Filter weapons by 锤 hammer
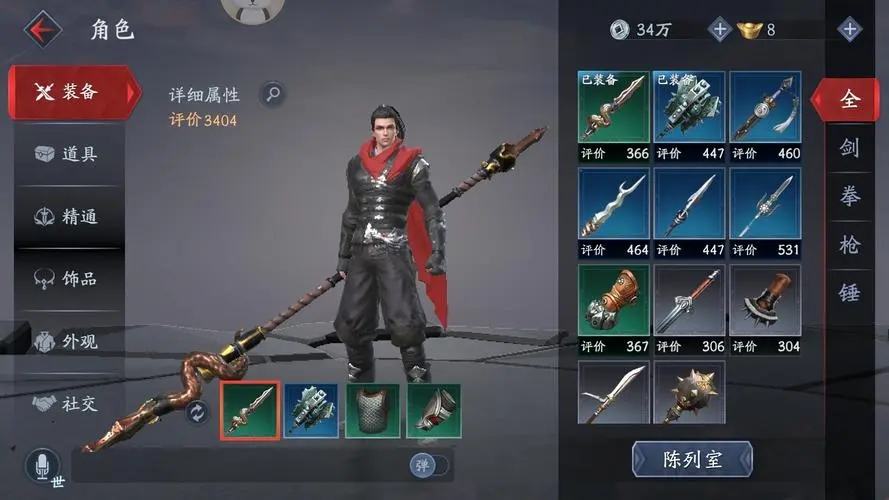Screen dimensions: 889x500 (x=849, y=292)
